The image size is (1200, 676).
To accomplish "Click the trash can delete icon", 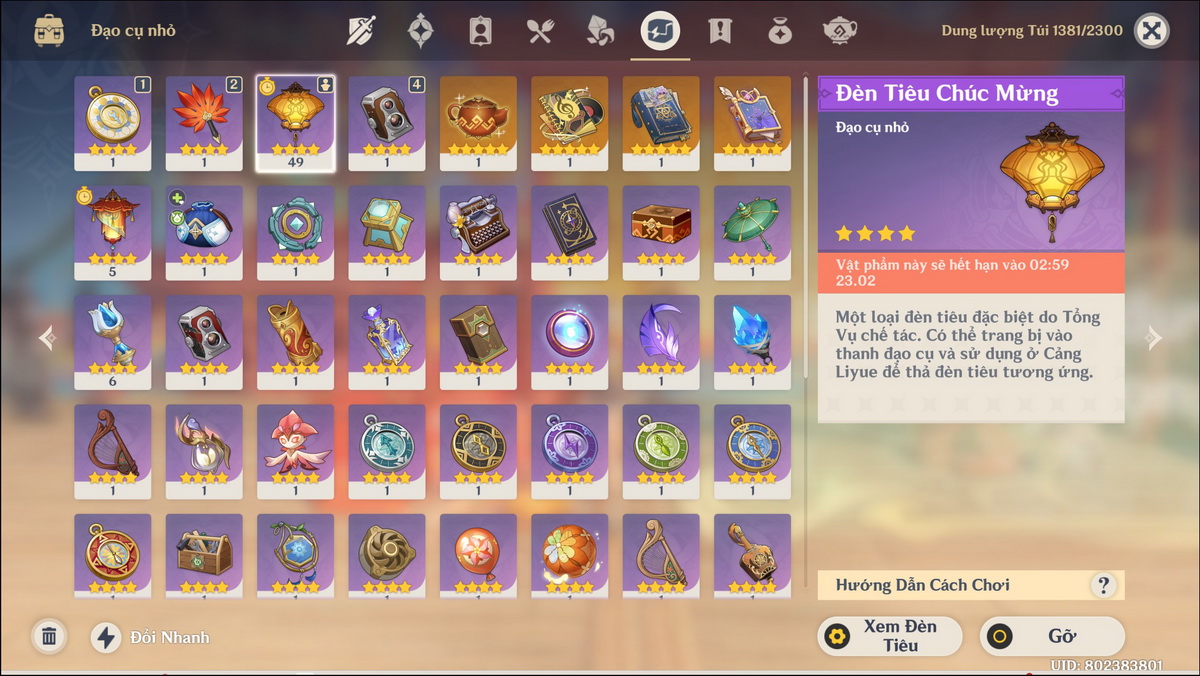I will tap(48, 636).
